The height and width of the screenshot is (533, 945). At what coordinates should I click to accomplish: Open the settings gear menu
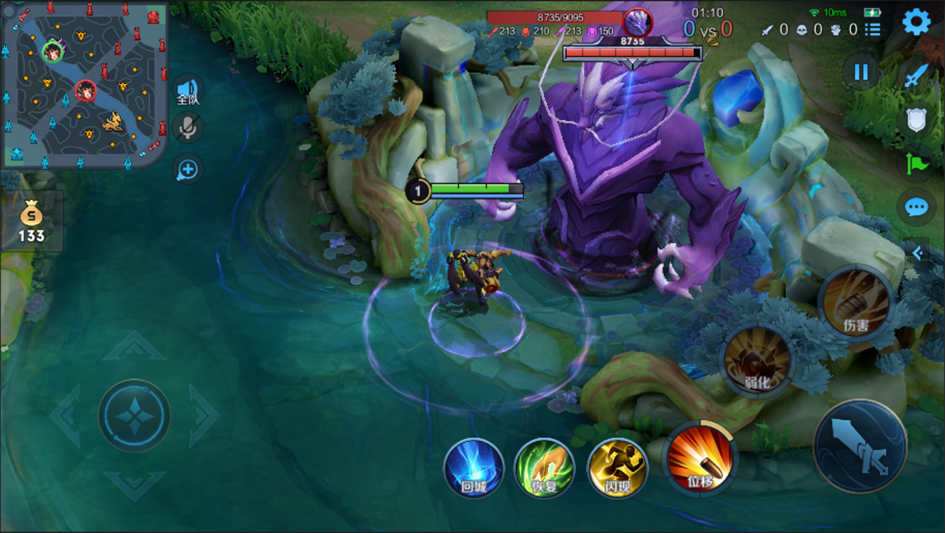click(916, 22)
